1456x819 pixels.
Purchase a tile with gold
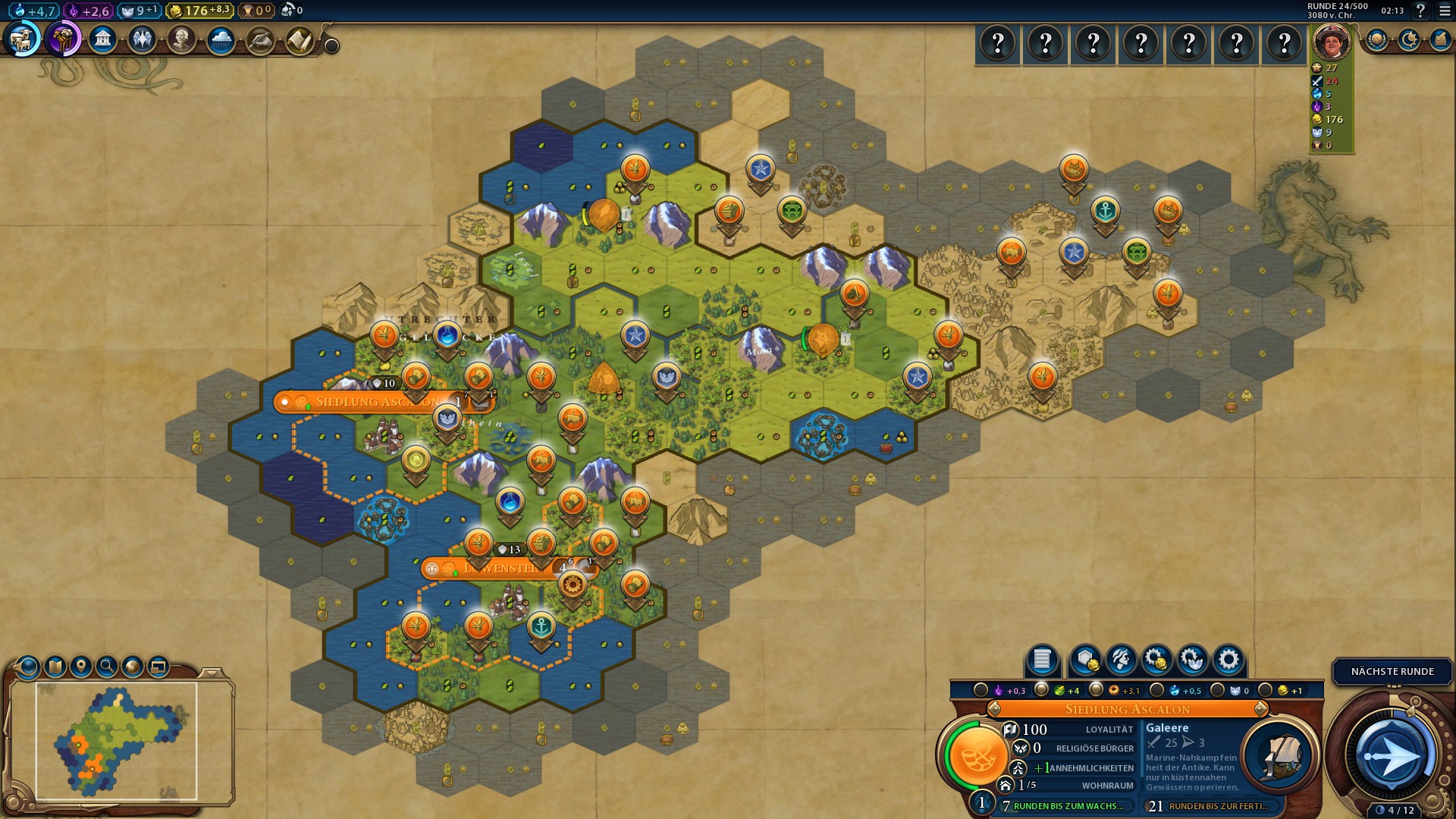click(1085, 660)
